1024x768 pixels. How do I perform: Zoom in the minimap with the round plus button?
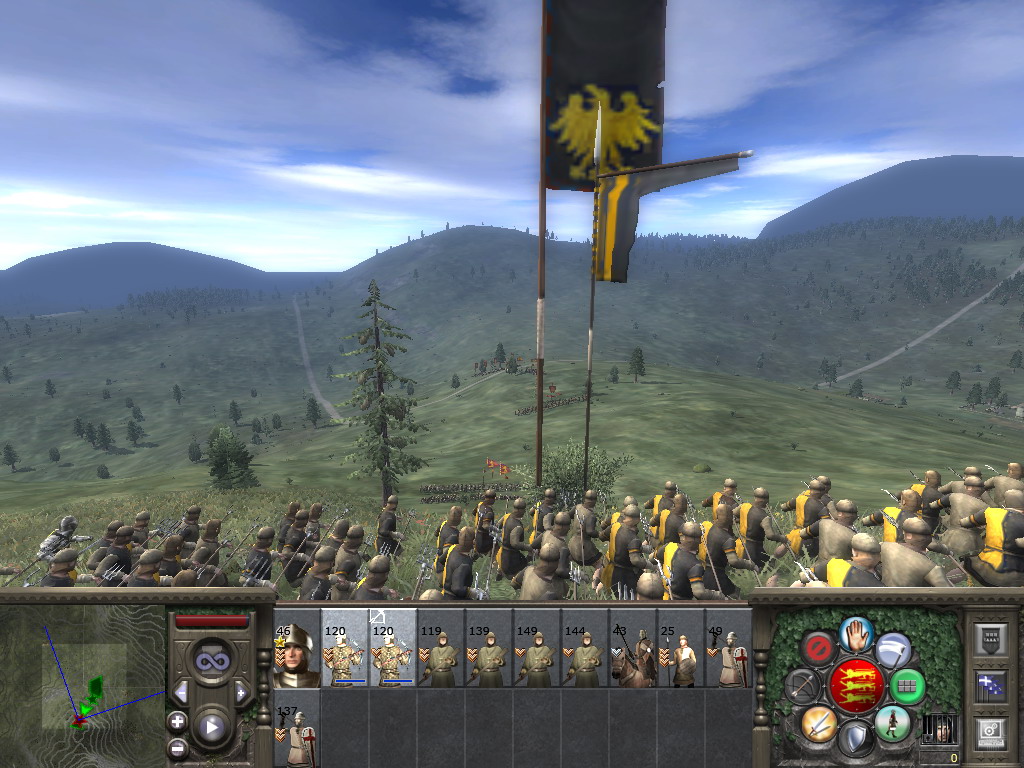pyautogui.click(x=177, y=721)
